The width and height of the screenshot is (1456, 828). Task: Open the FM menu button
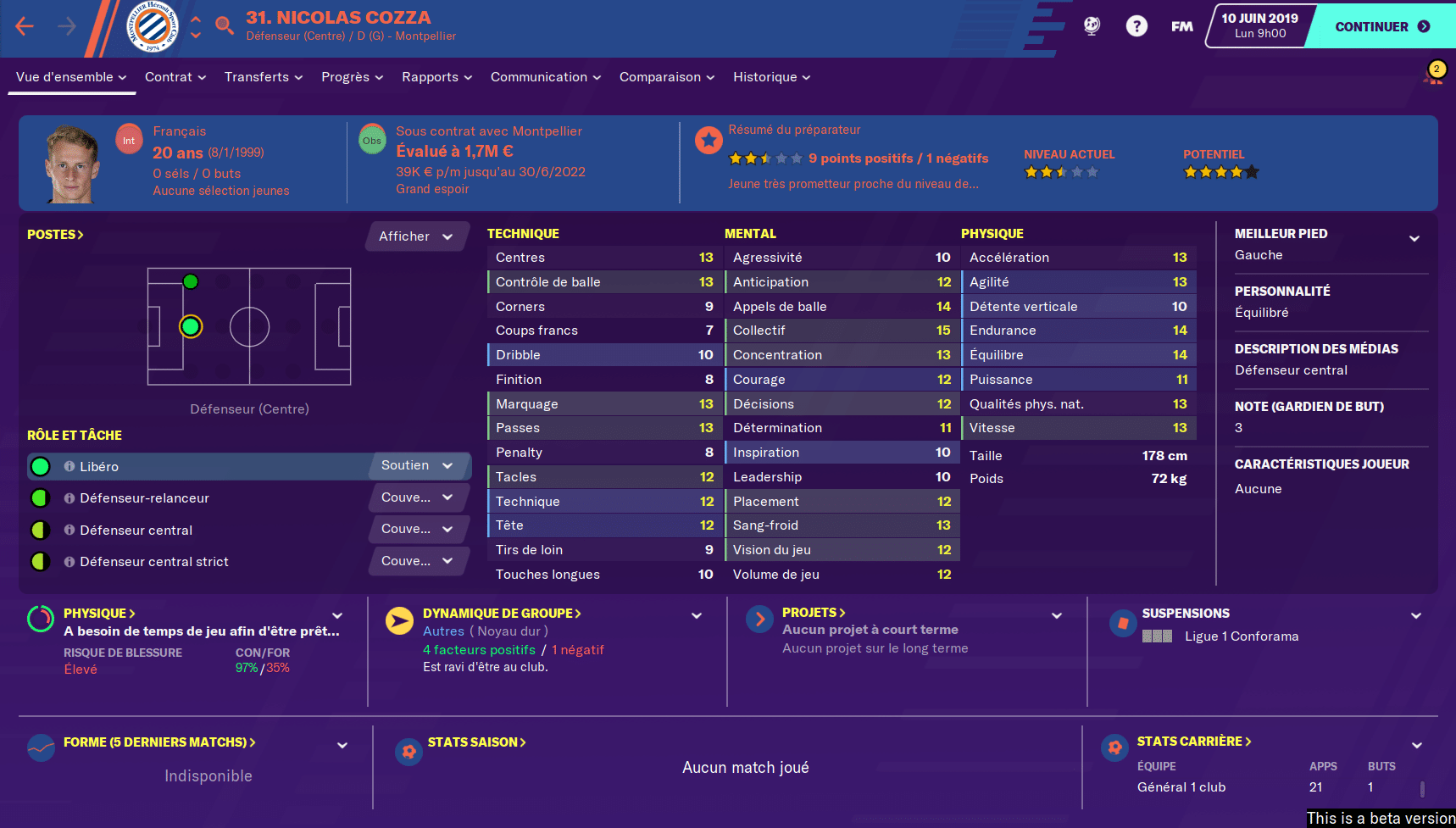(1181, 26)
